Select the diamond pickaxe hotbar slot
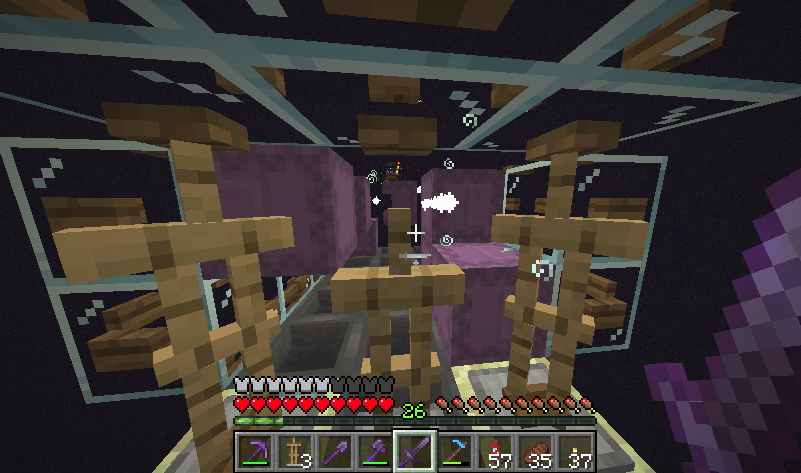This screenshot has width=801, height=473. pyautogui.click(x=454, y=452)
